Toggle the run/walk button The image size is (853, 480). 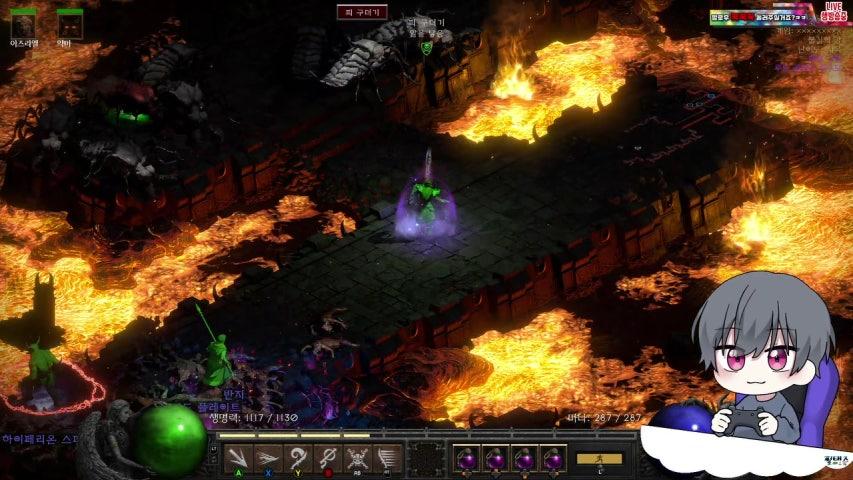tap(599, 459)
